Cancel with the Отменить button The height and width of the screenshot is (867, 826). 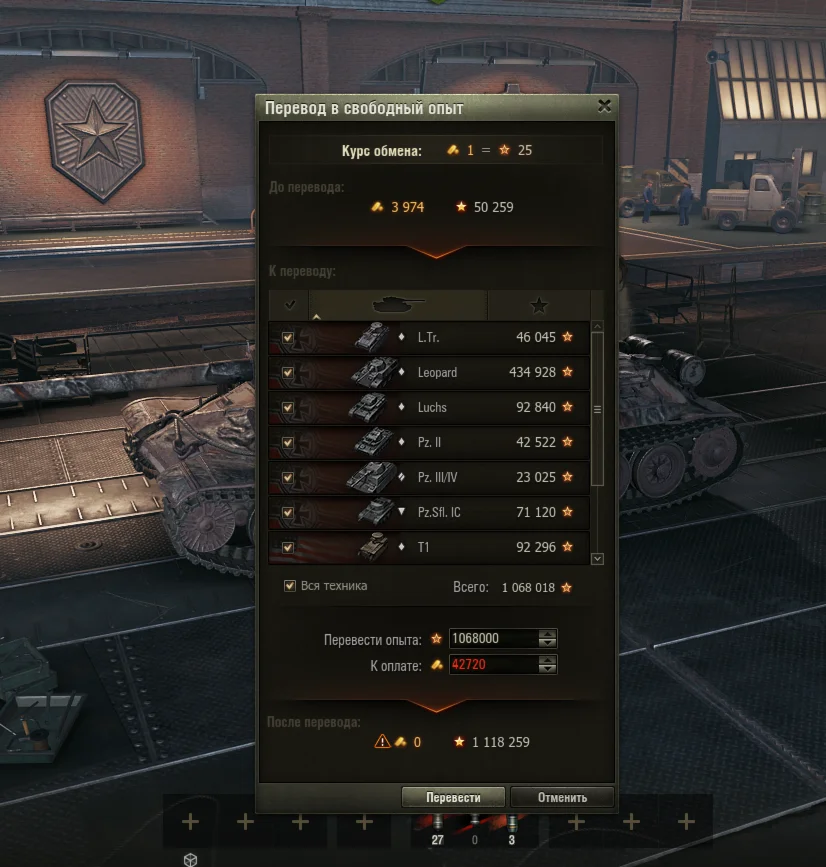(561, 797)
